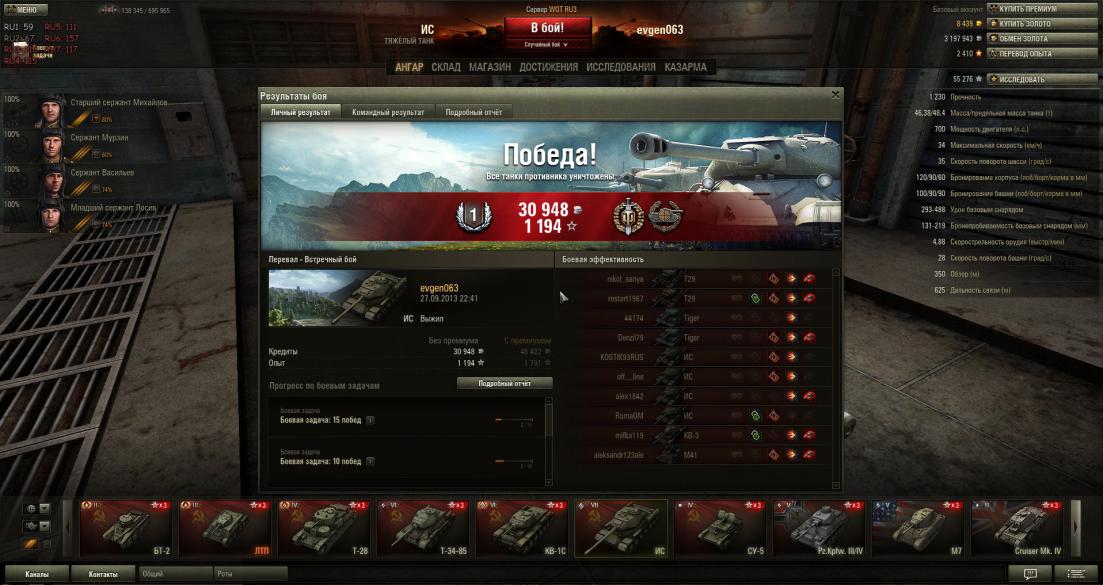Open the battle type dropdown Случайный бой
Screen dimensions: 1103x585
click(x=546, y=45)
